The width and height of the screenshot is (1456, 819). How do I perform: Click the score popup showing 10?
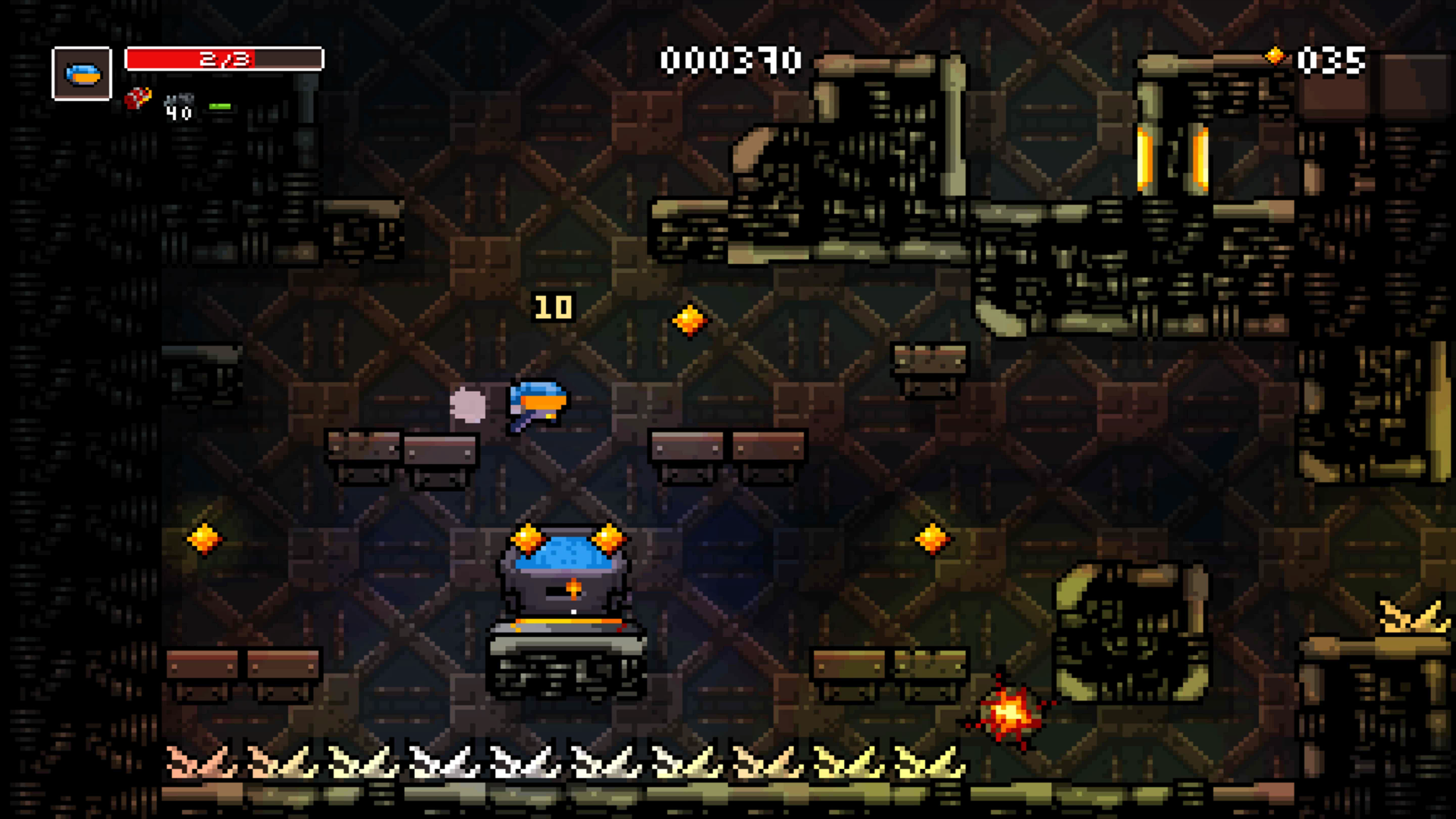click(x=553, y=306)
